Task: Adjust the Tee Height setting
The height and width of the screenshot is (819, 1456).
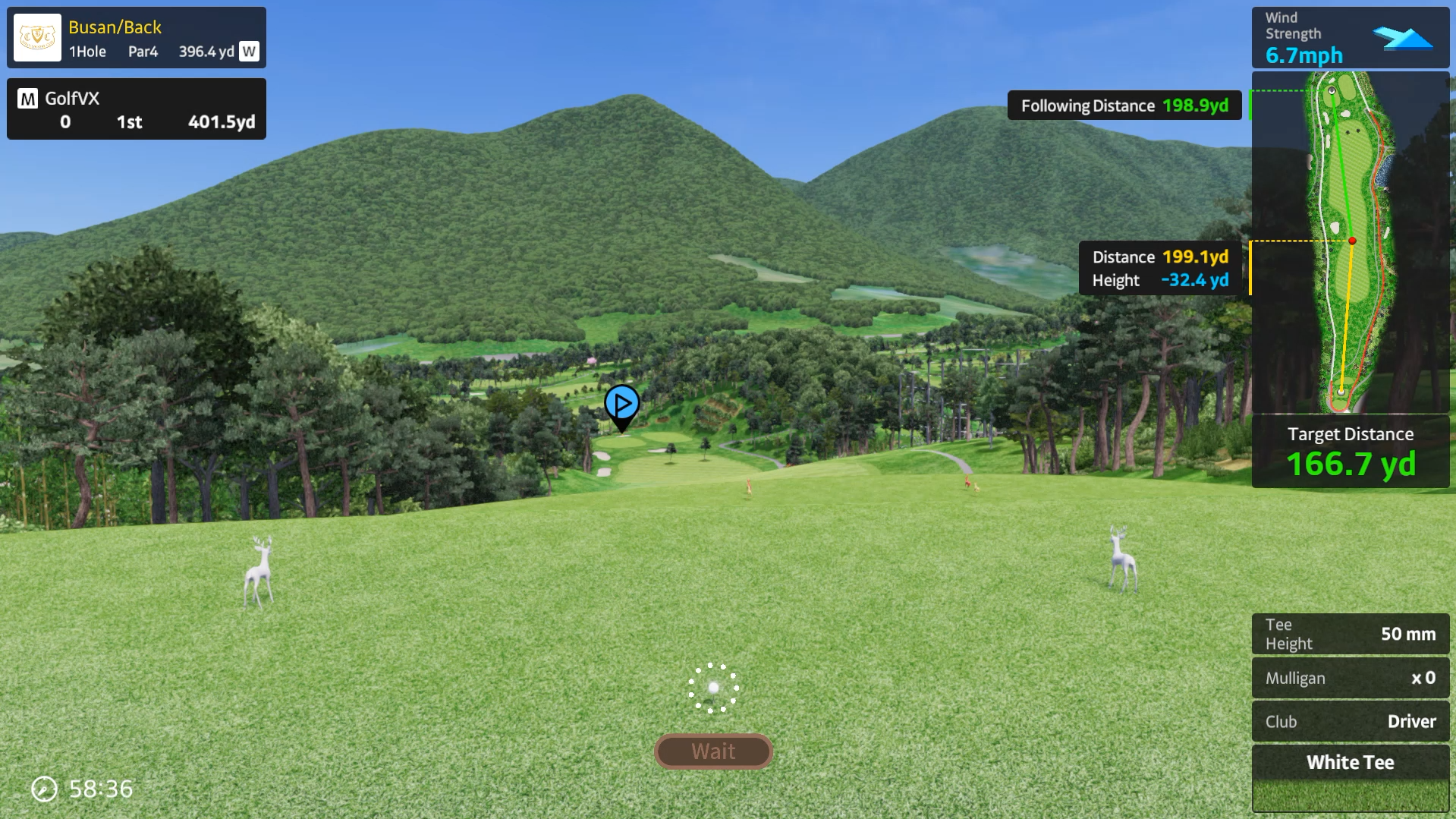Action: pos(1350,634)
